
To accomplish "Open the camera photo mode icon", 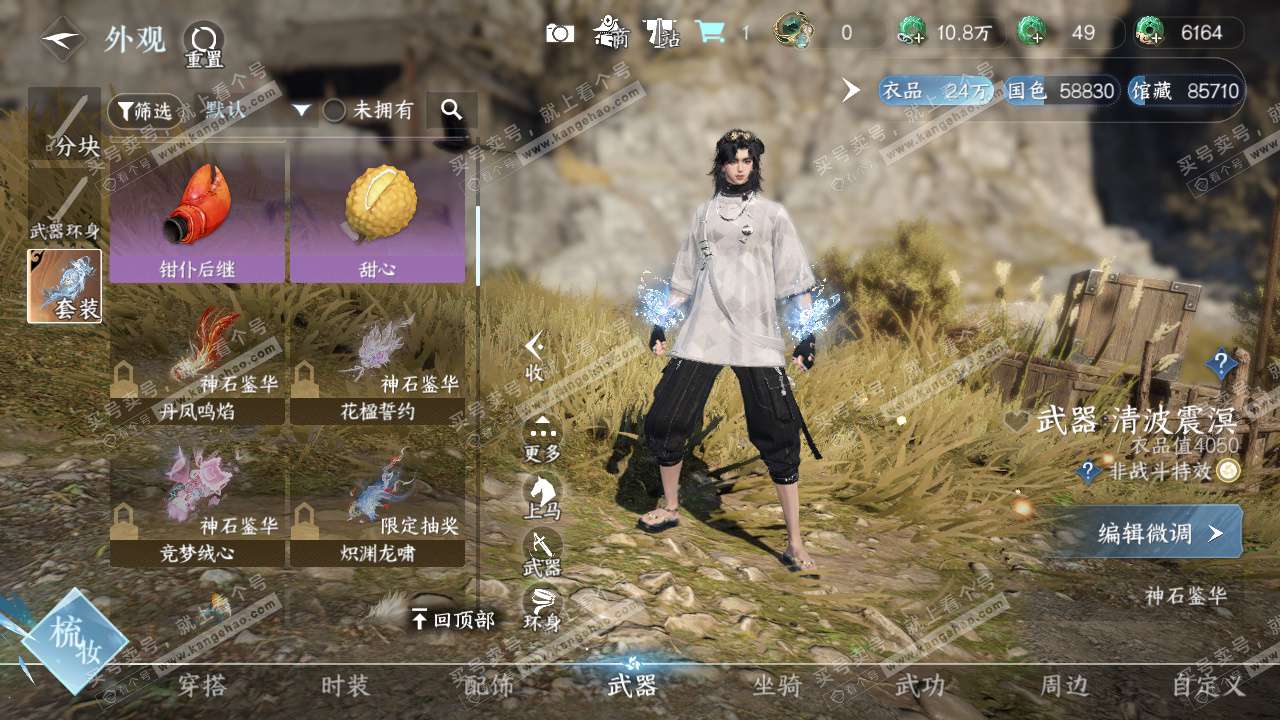I will coord(559,32).
